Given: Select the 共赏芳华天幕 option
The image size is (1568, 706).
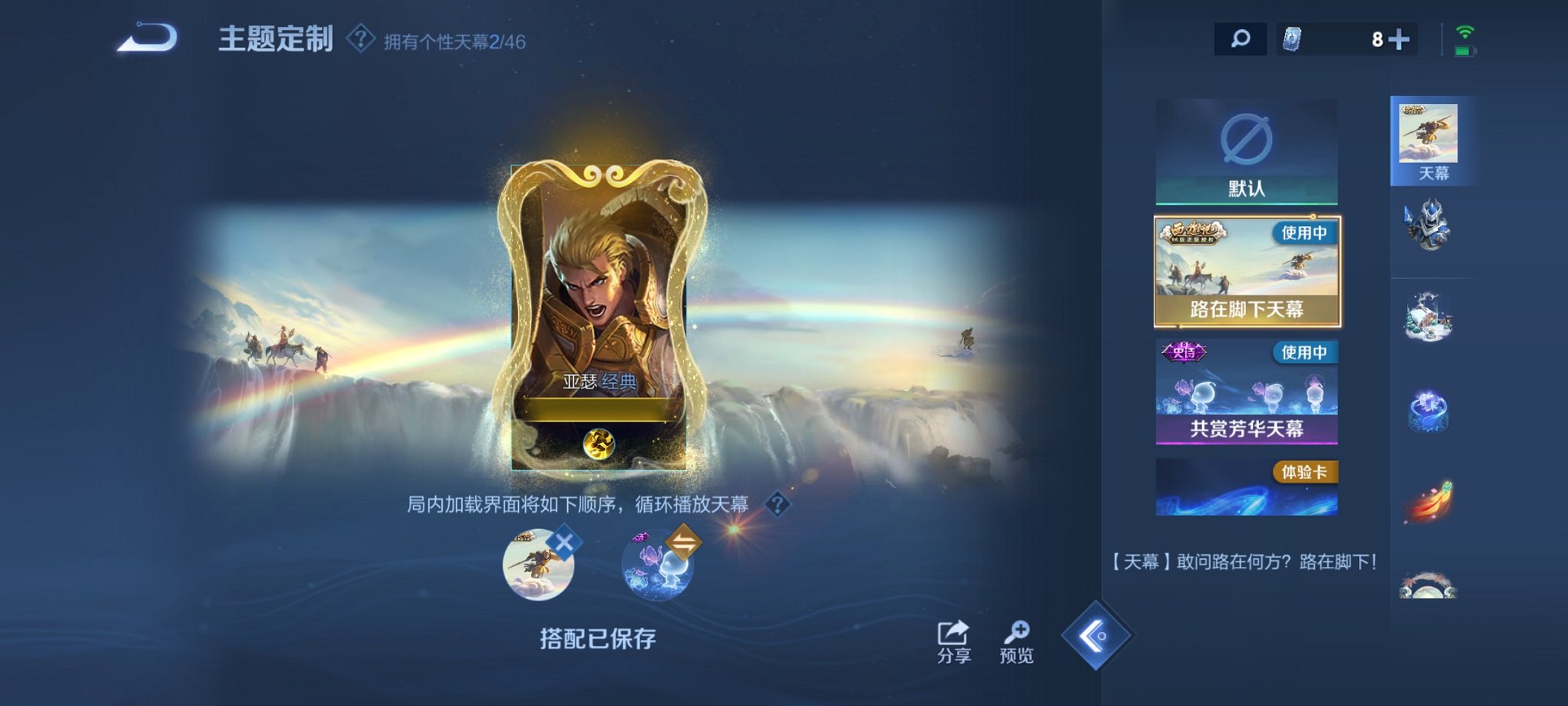Looking at the screenshot, I should tap(1245, 392).
